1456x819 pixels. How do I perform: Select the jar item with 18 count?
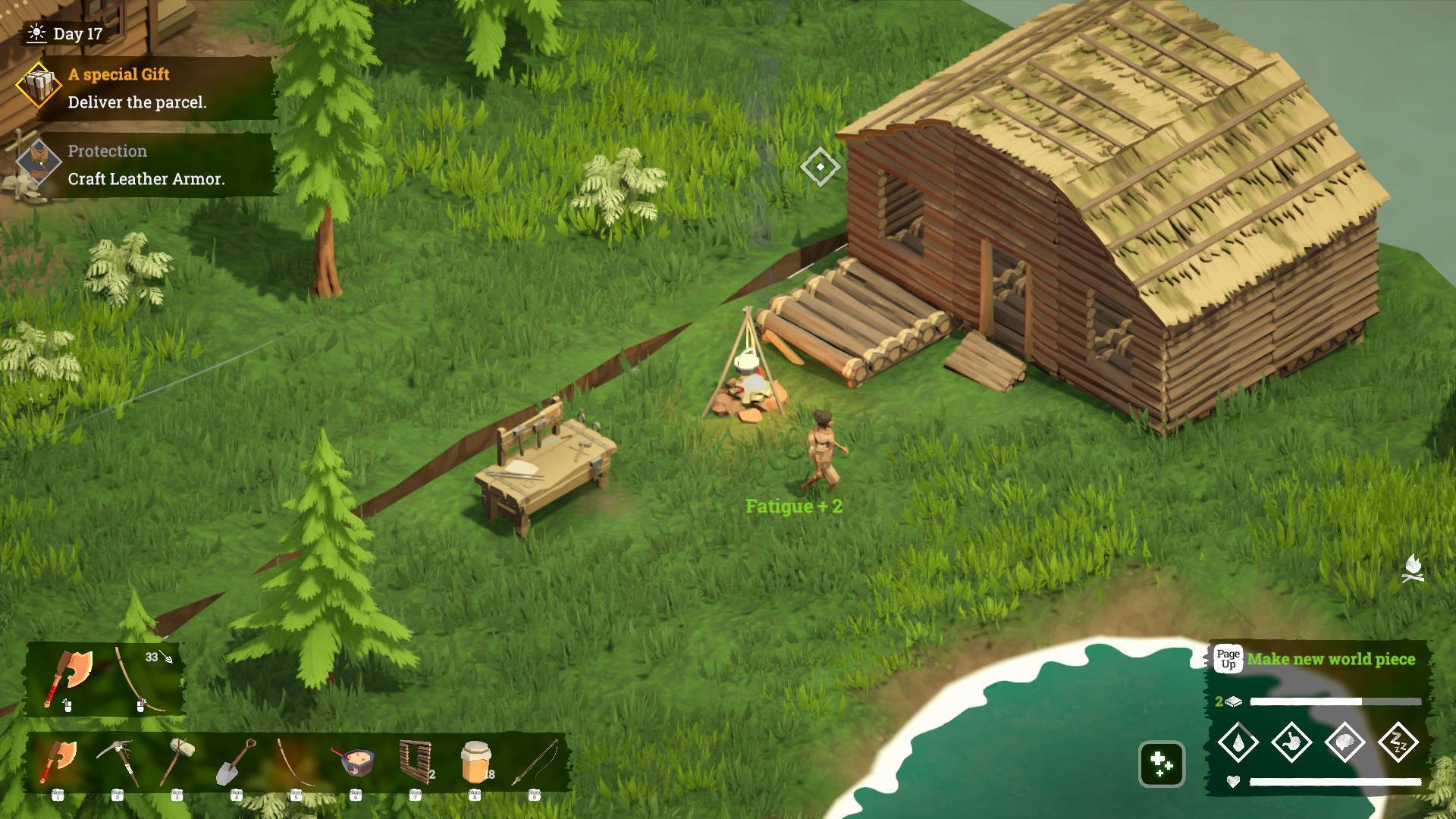click(x=475, y=762)
